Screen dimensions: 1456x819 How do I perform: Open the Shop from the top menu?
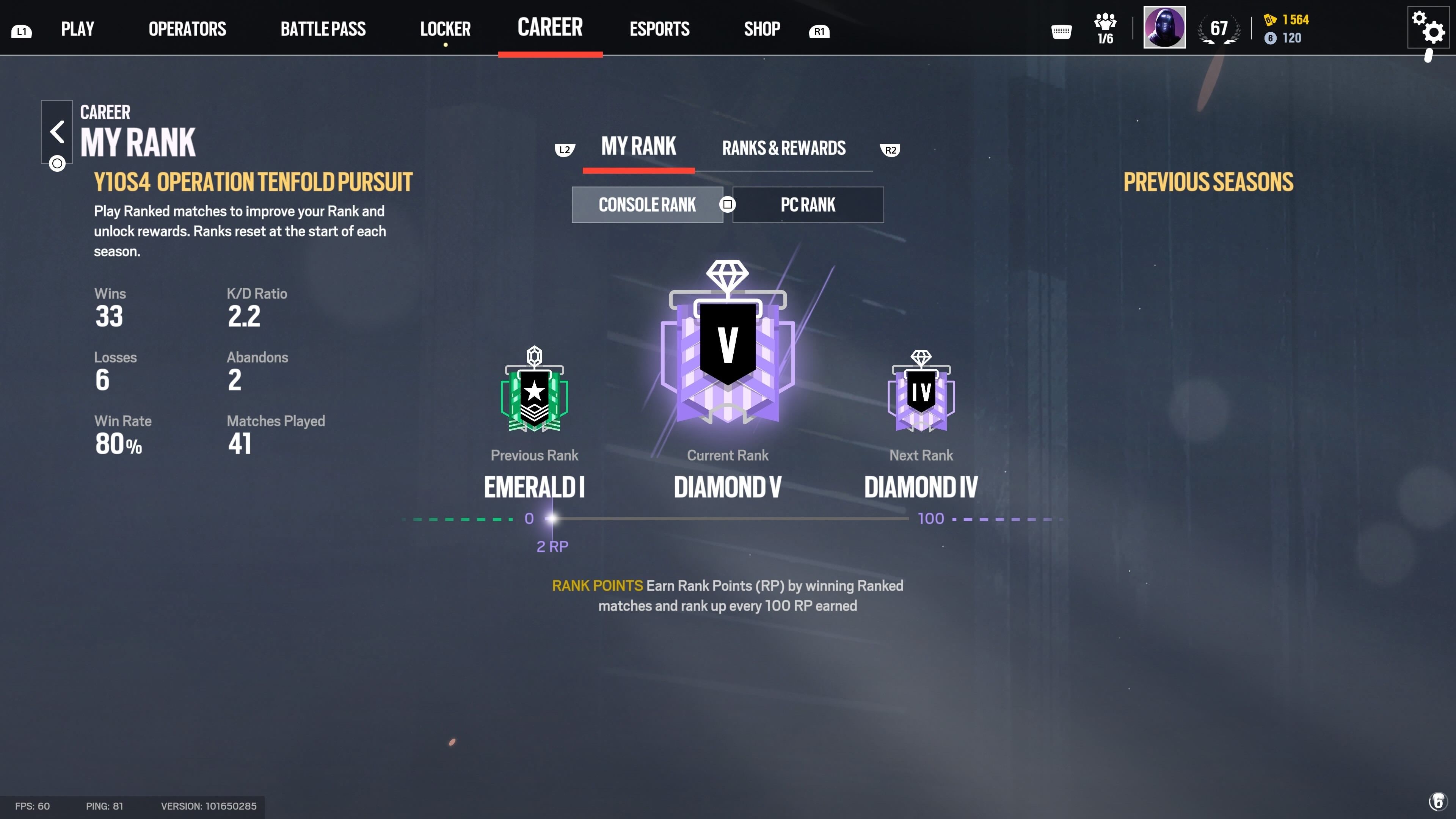coord(762,28)
